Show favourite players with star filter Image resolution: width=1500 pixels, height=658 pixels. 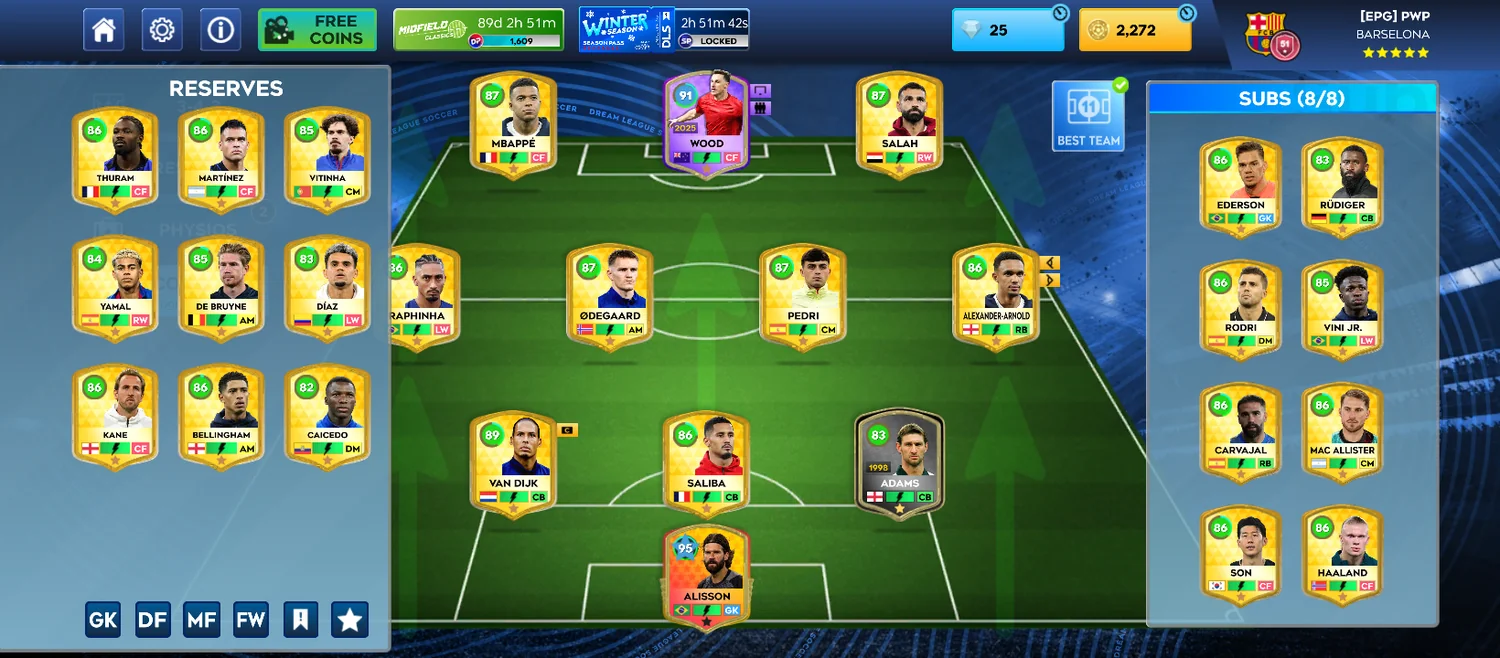pos(350,620)
